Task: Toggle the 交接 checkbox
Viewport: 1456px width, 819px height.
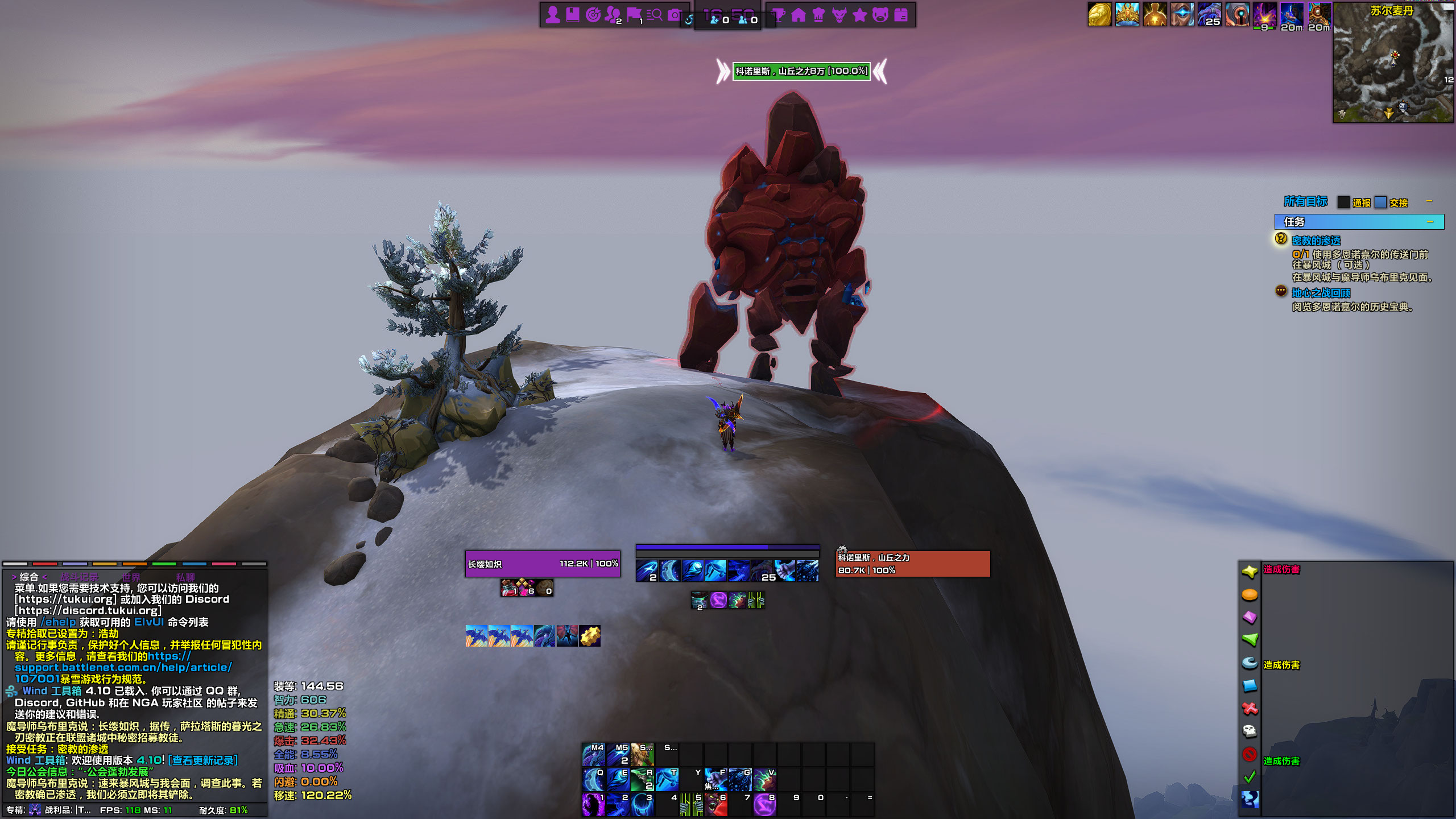Action: pos(1380,202)
